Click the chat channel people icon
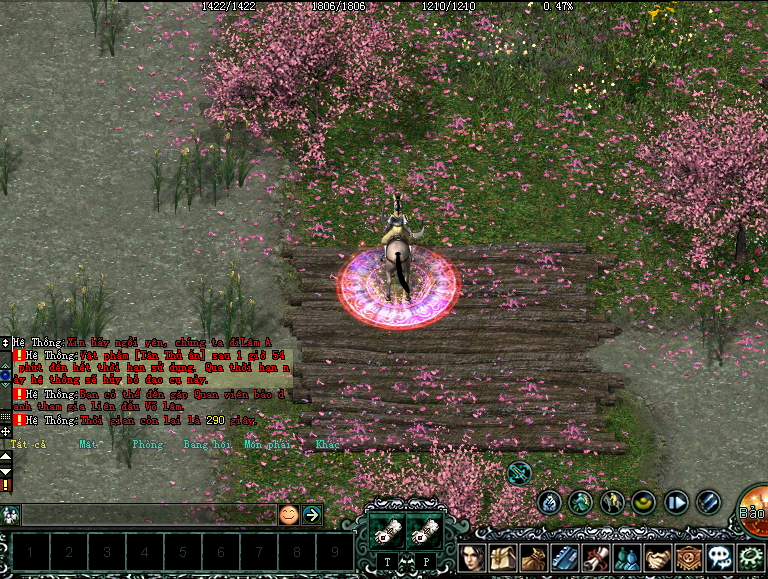The height and width of the screenshot is (579, 768). pyautogui.click(x=10, y=515)
